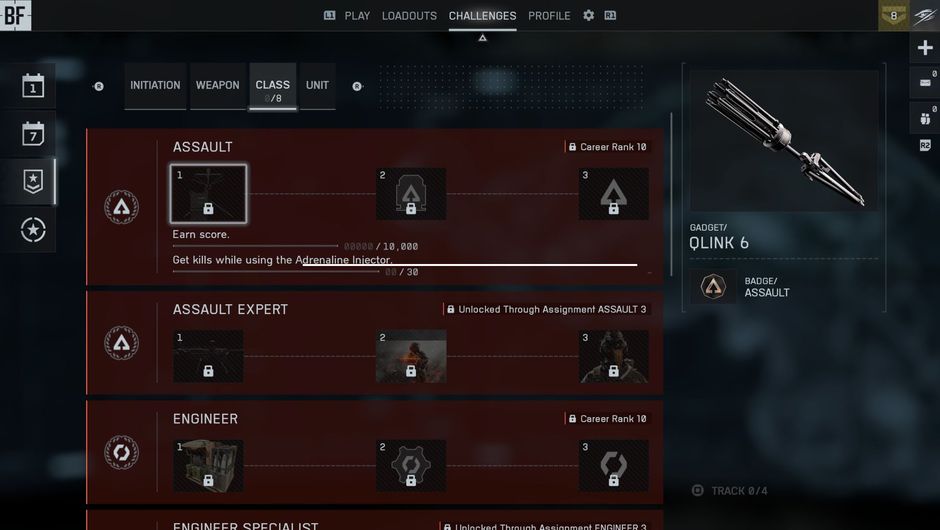Choose Assault Expert tier 2 soldier tile
This screenshot has height=530, width=940.
pos(410,357)
